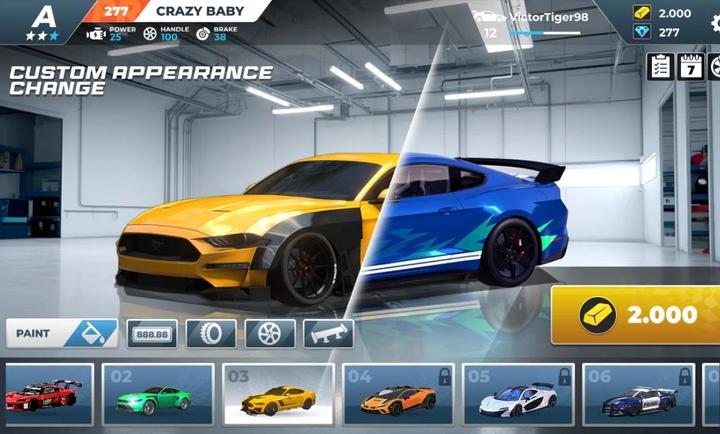Select locked car 04, the orange supercar
This screenshot has width=720, height=434.
click(x=398, y=395)
